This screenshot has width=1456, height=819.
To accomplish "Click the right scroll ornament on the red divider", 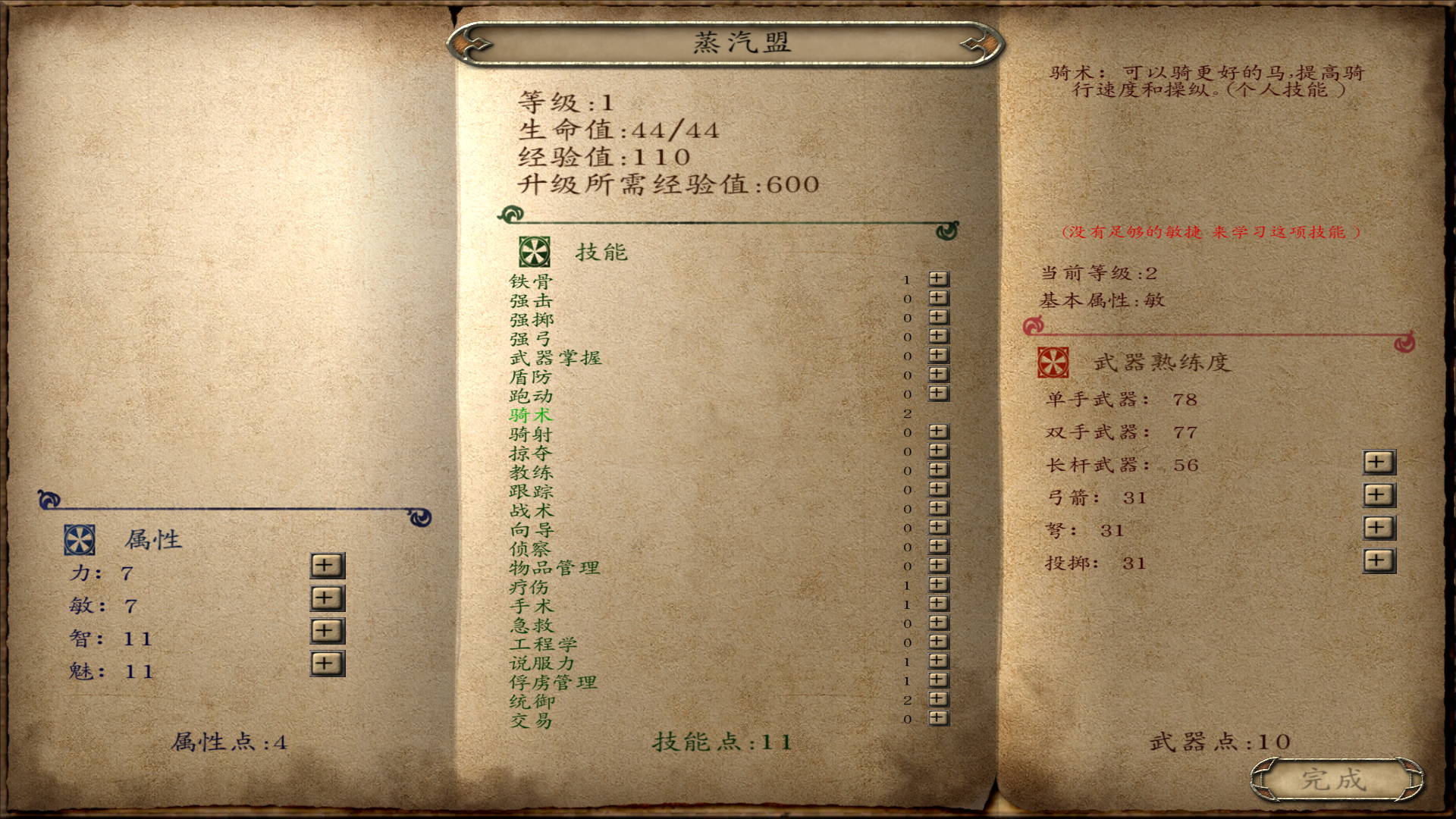I will (1403, 340).
